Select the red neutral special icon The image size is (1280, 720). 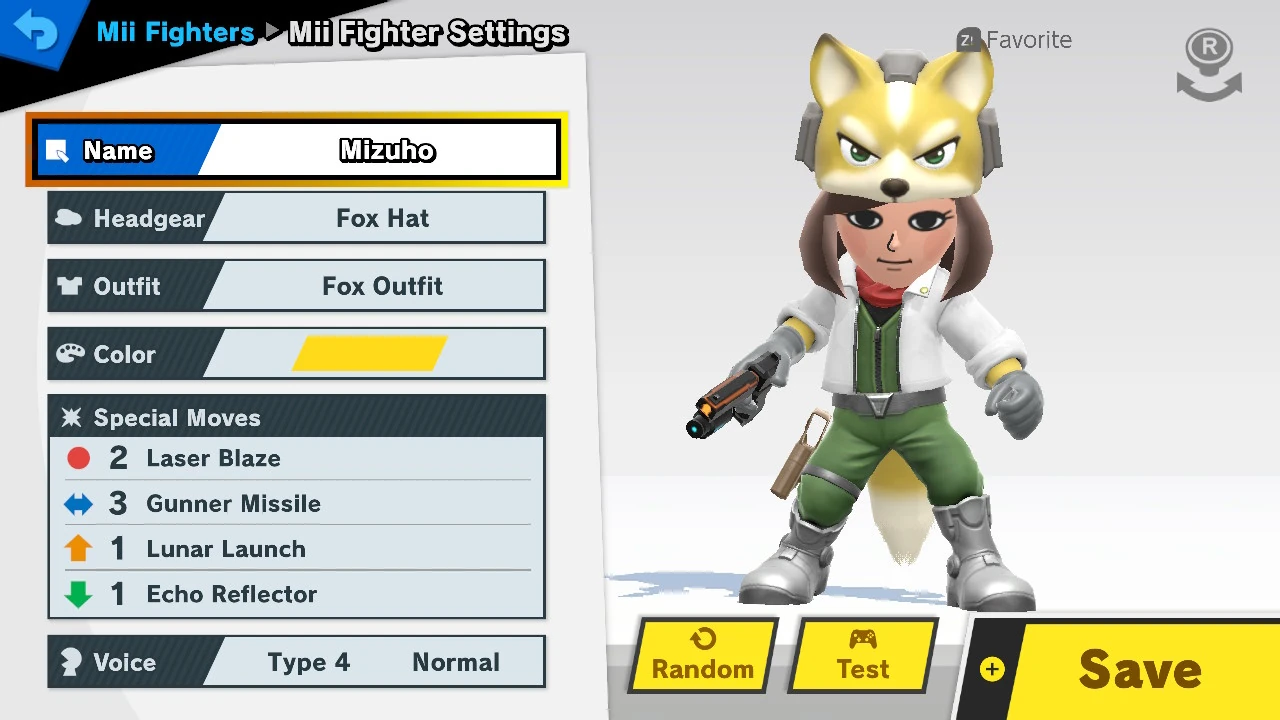click(x=78, y=458)
